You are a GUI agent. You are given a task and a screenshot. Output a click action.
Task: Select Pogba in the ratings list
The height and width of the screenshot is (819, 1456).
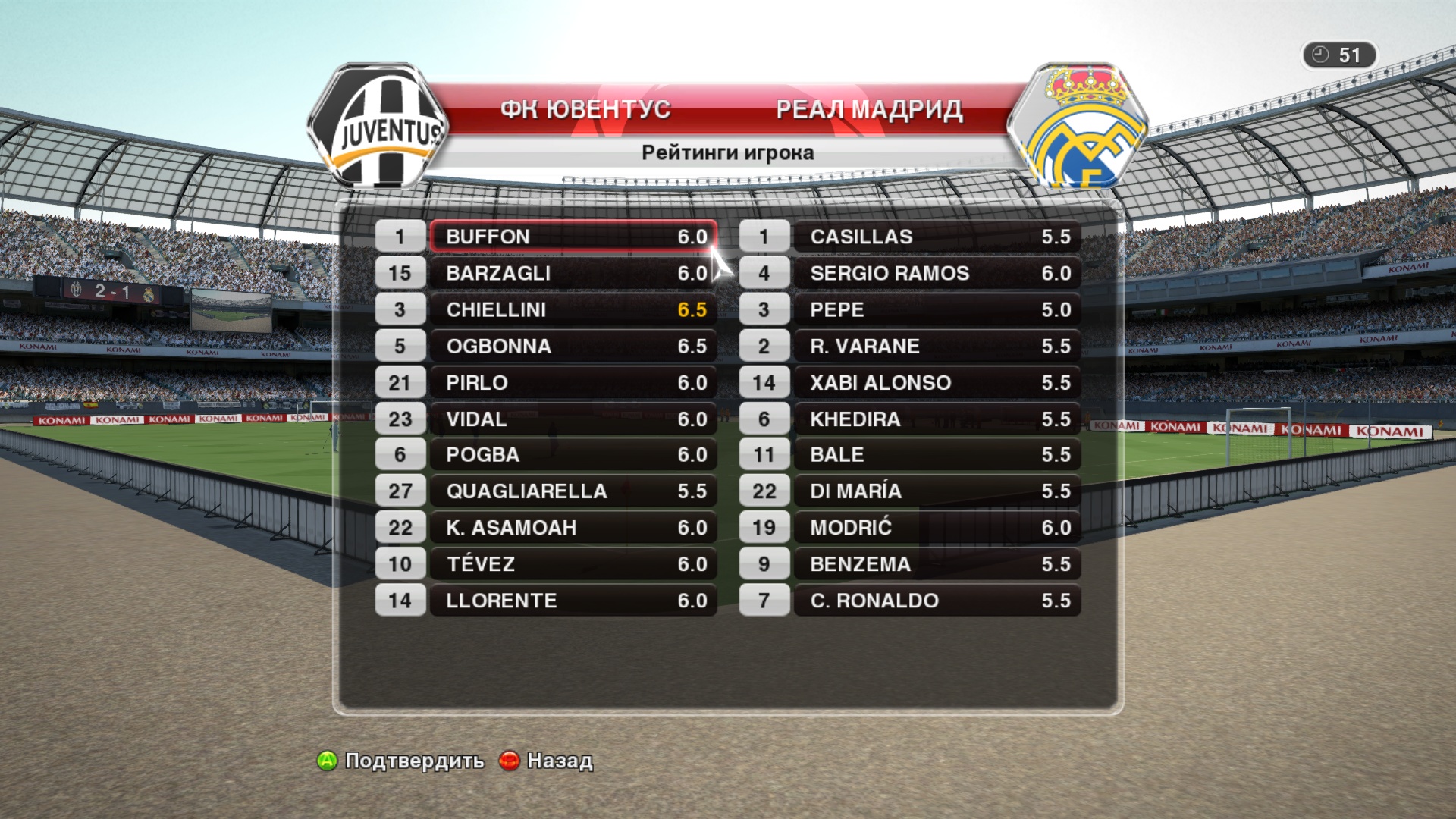(x=573, y=455)
